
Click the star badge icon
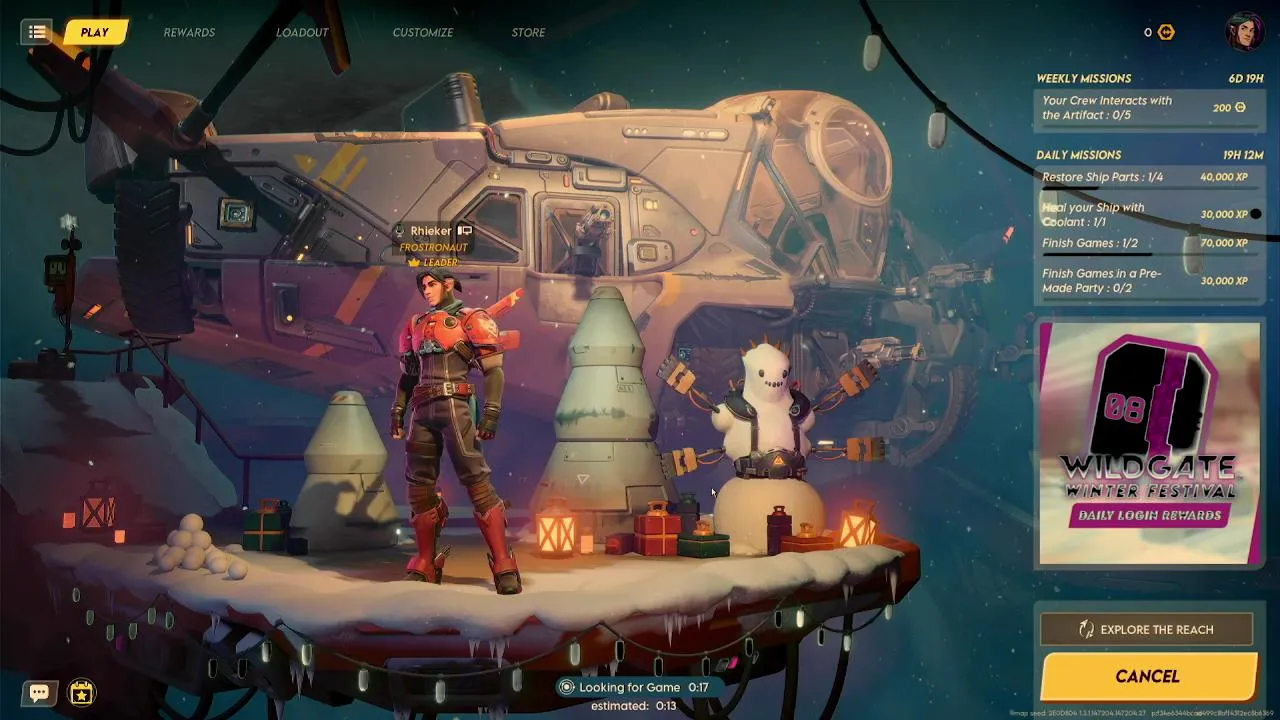[82, 692]
